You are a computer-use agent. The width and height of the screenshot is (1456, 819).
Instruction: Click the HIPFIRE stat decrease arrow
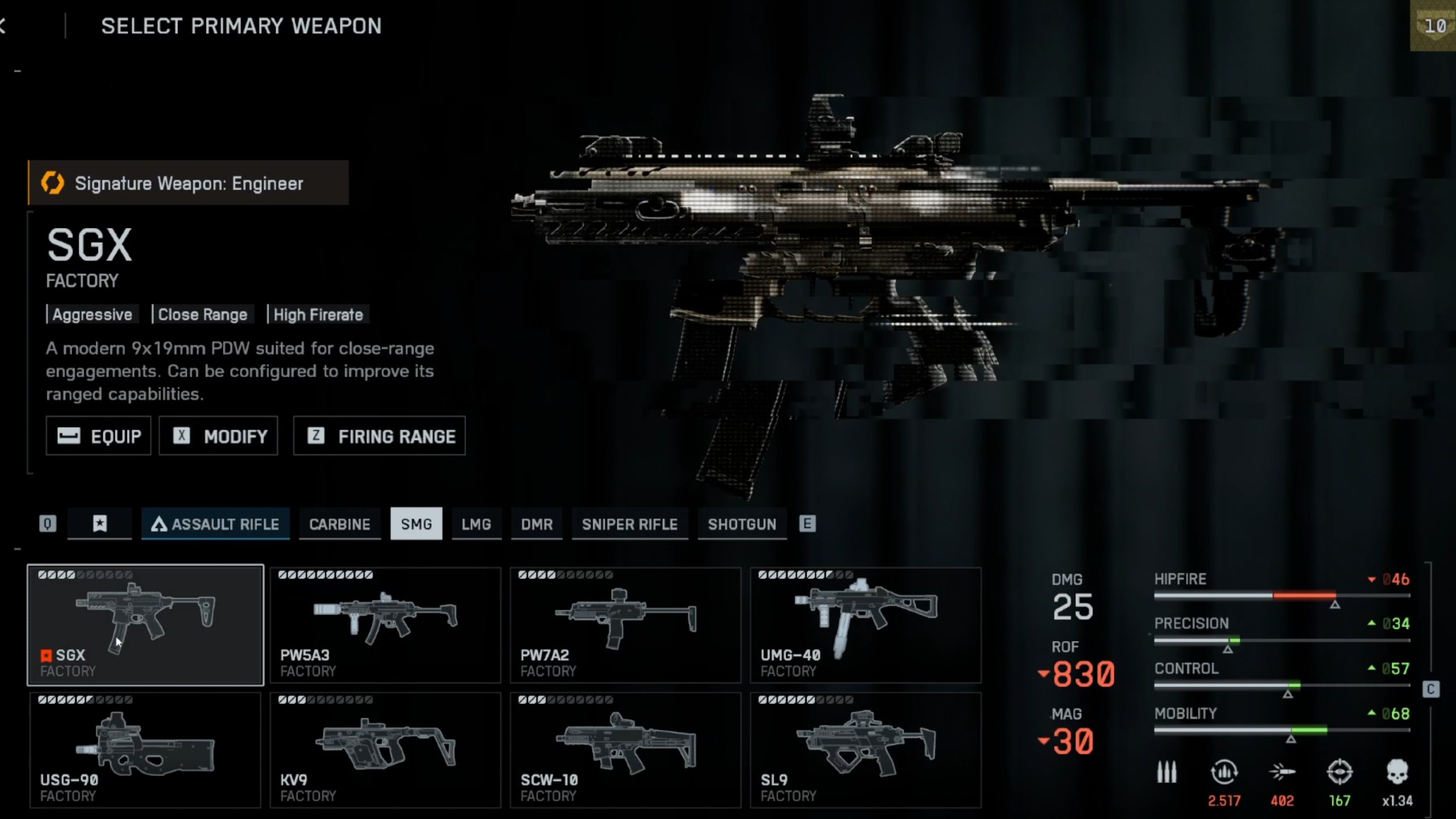[x=1371, y=580]
